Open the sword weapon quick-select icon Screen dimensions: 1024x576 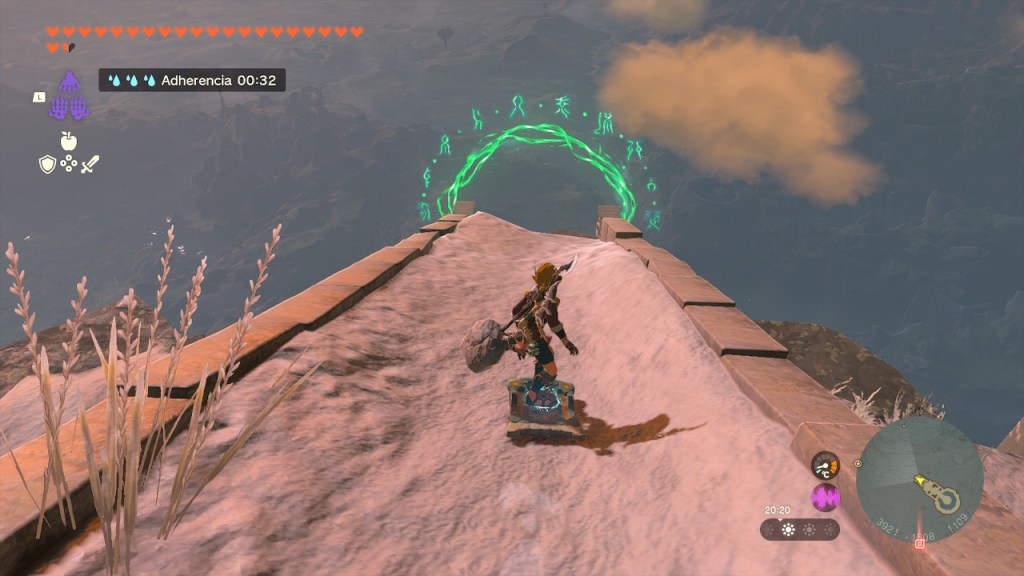90,164
